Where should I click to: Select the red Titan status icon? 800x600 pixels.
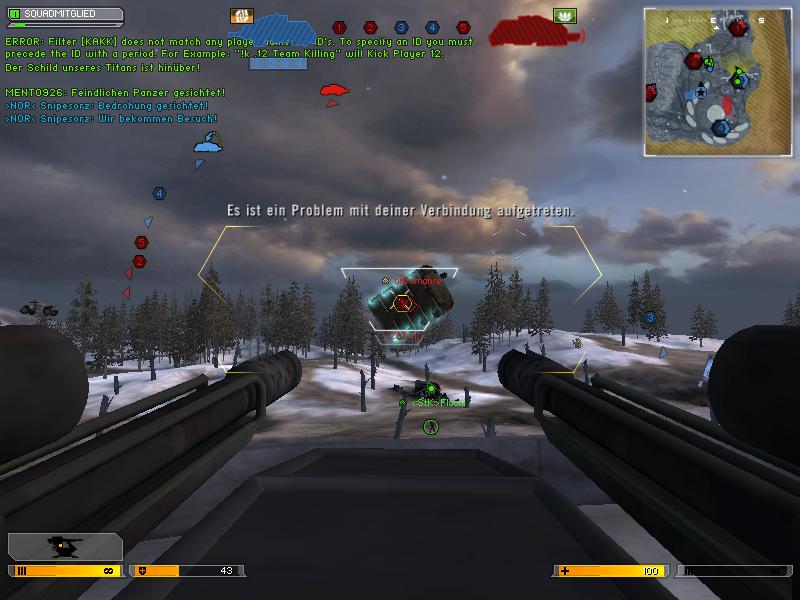coord(525,31)
